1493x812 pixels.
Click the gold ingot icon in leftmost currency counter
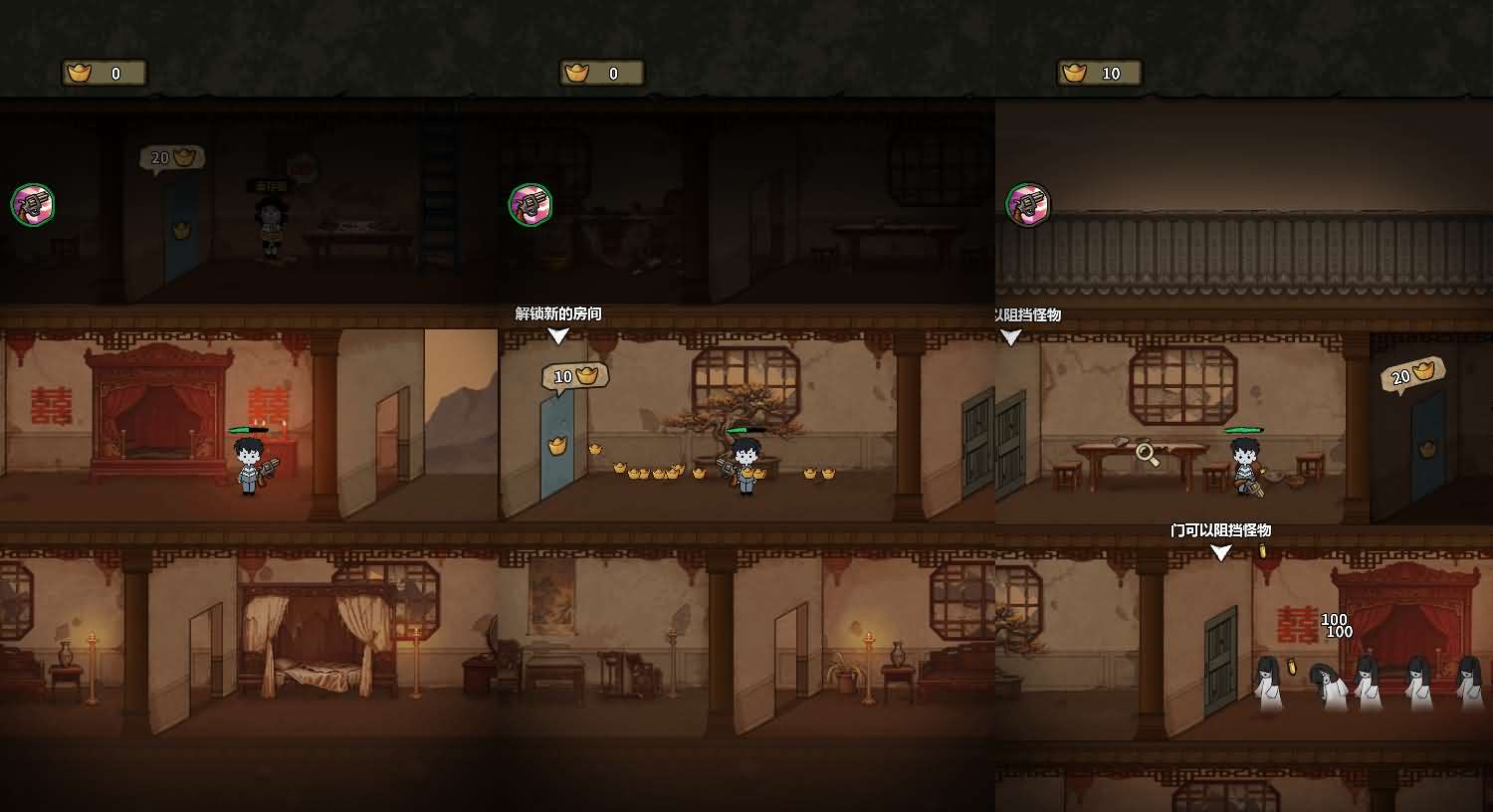pos(78,72)
